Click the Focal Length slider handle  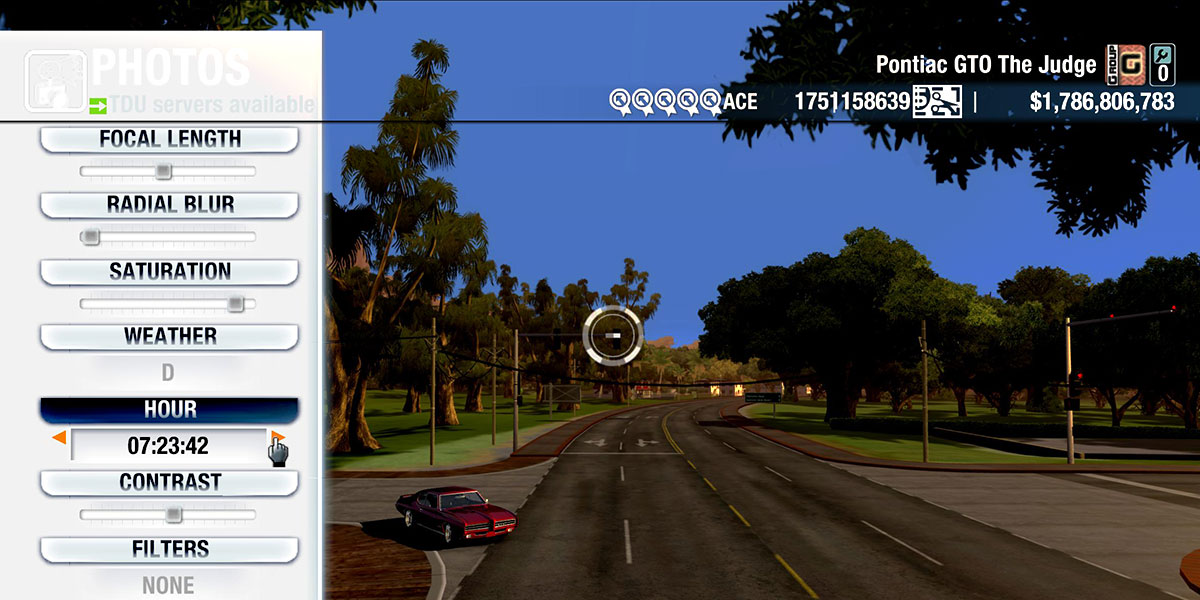point(163,171)
